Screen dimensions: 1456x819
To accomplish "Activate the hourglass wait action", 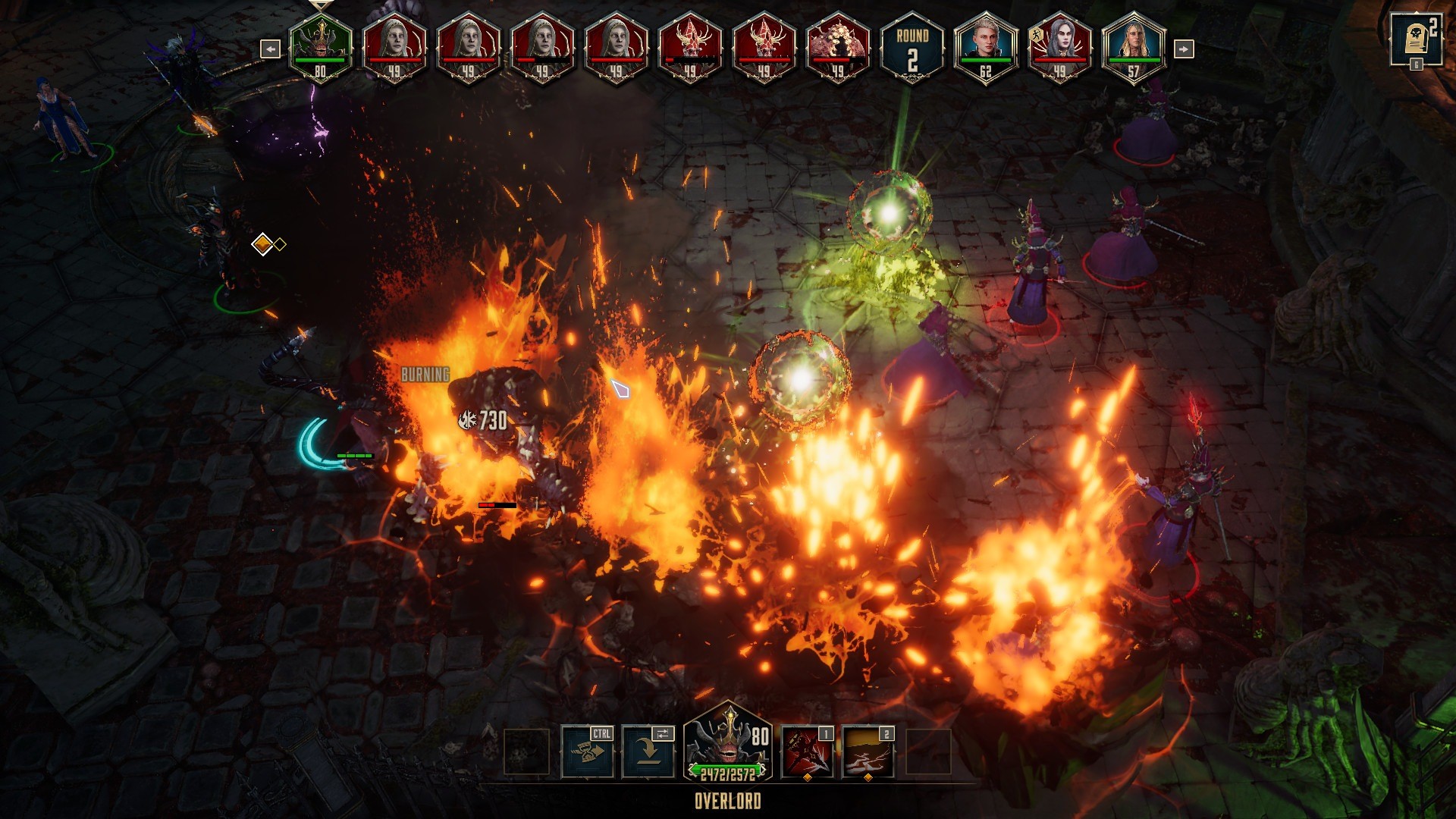I will pos(588,752).
